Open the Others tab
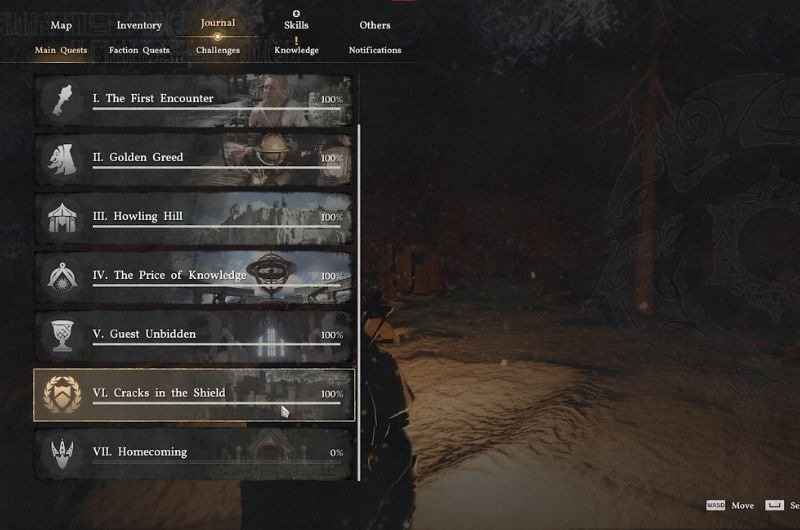The image size is (800, 530). coord(375,25)
